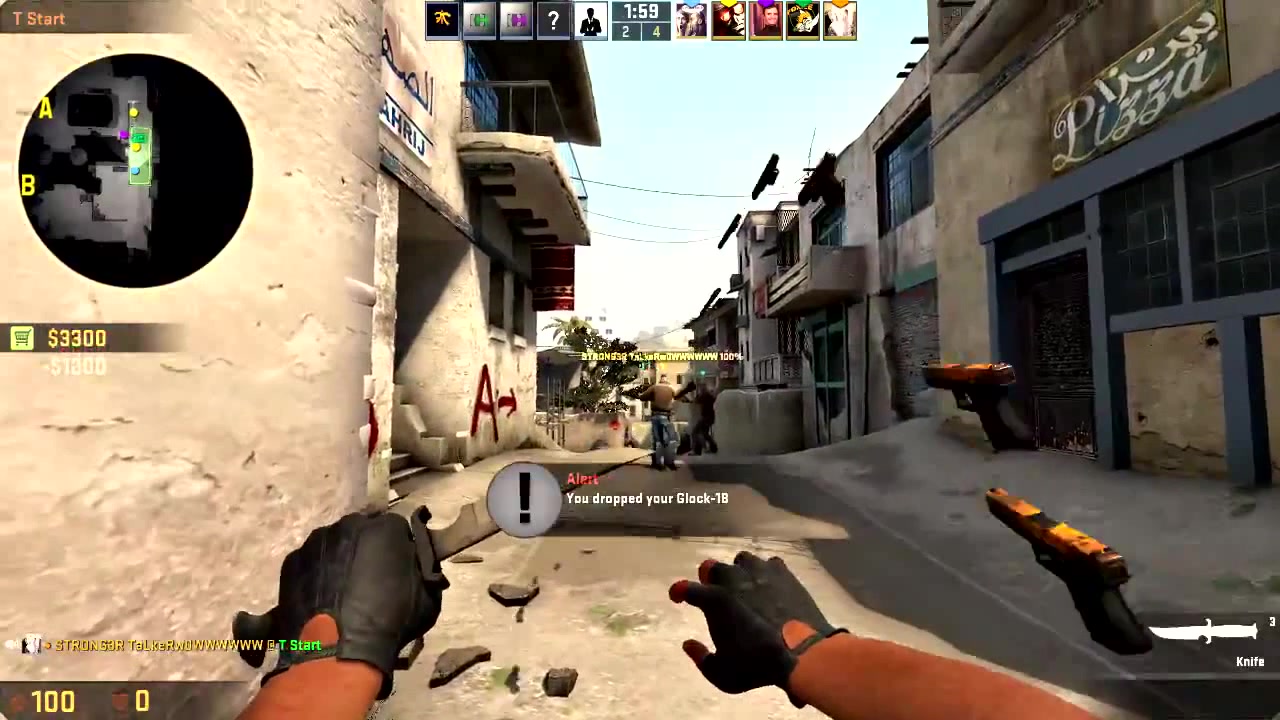Image resolution: width=1280 pixels, height=720 pixels.
Task: Click the green Kevlar vest icon
Action: [479, 19]
